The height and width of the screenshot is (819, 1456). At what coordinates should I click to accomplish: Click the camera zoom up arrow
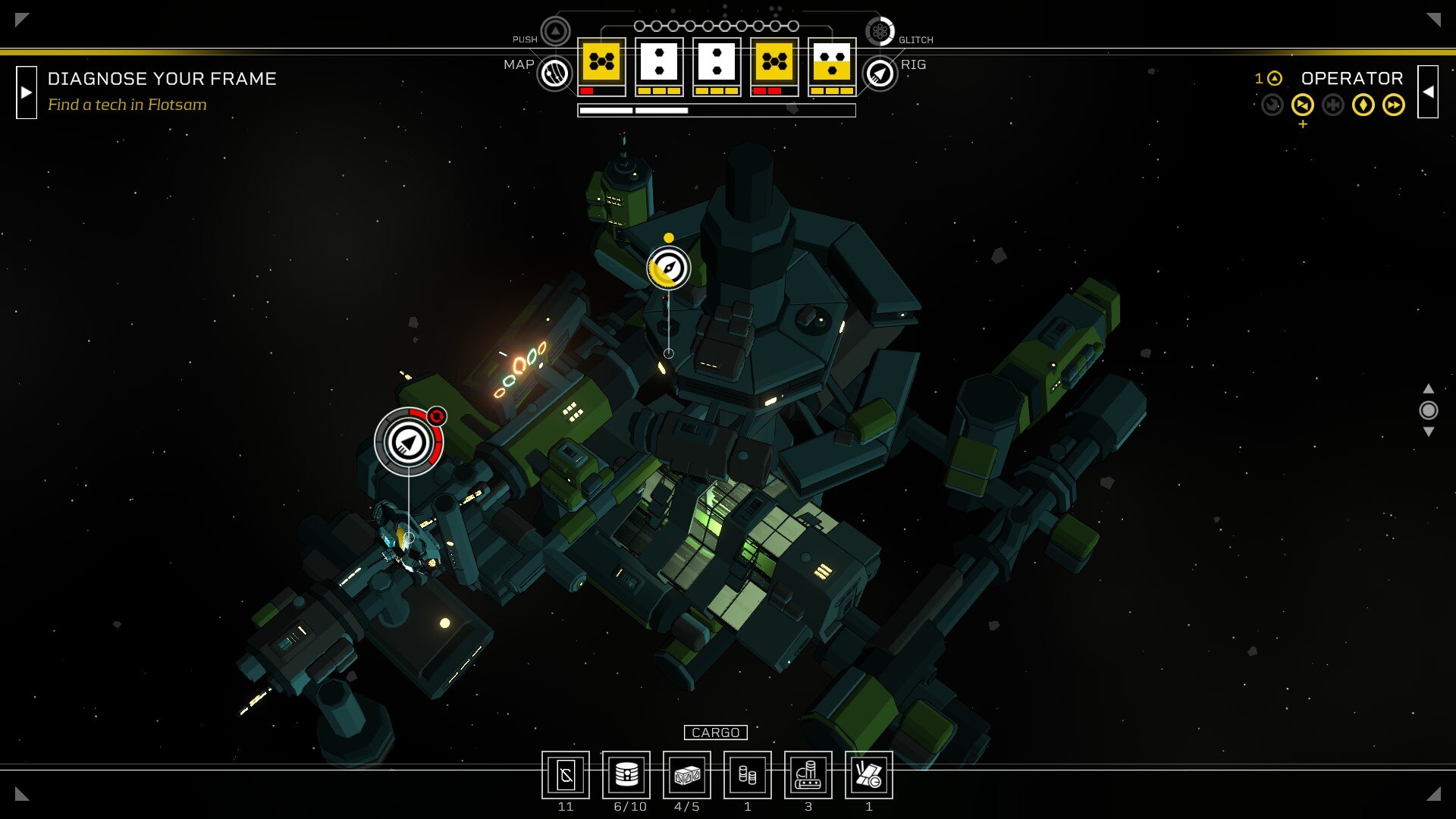pyautogui.click(x=1428, y=388)
